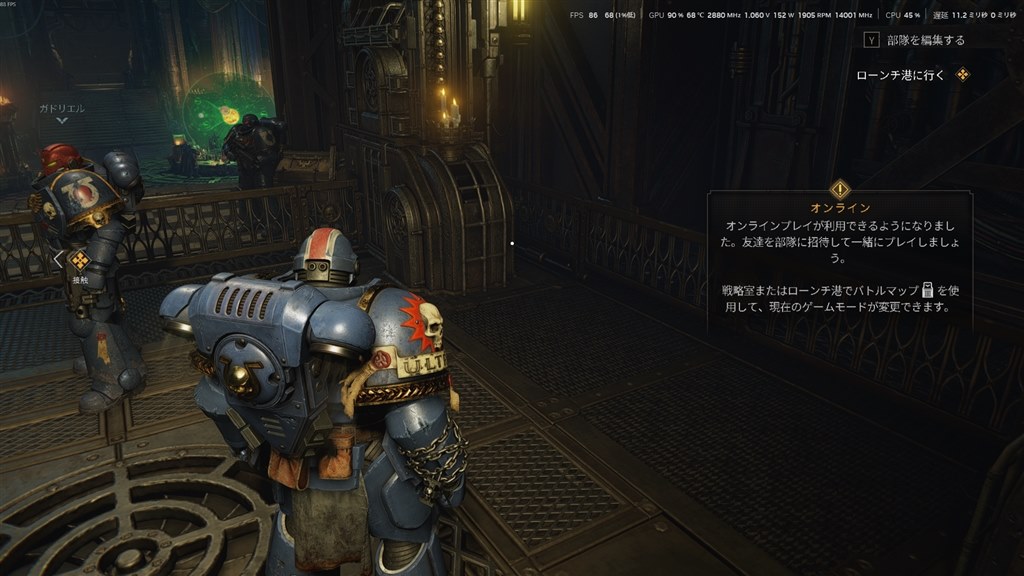Click the 接続 interaction marker near Gadriel
The image size is (1024, 576).
click(80, 261)
